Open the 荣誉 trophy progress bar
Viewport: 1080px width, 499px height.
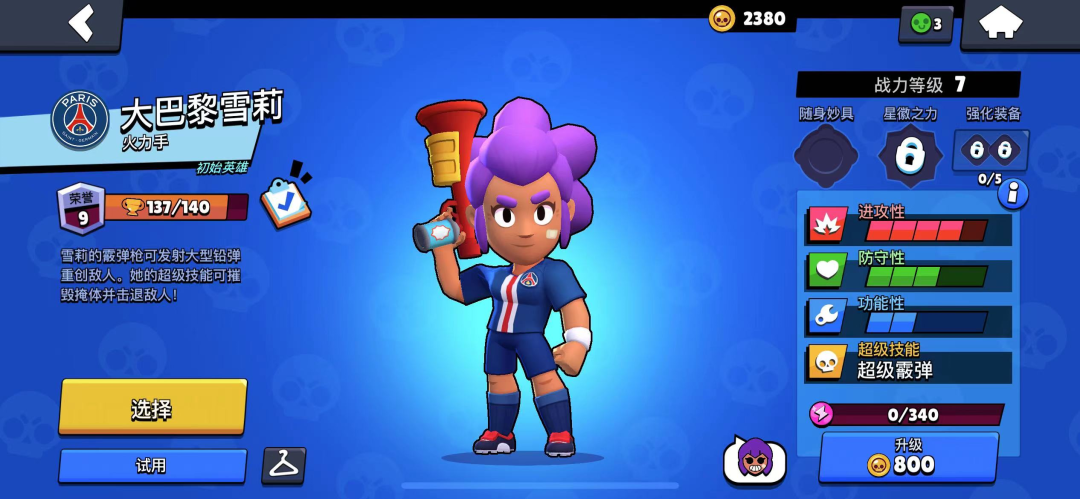tap(175, 207)
